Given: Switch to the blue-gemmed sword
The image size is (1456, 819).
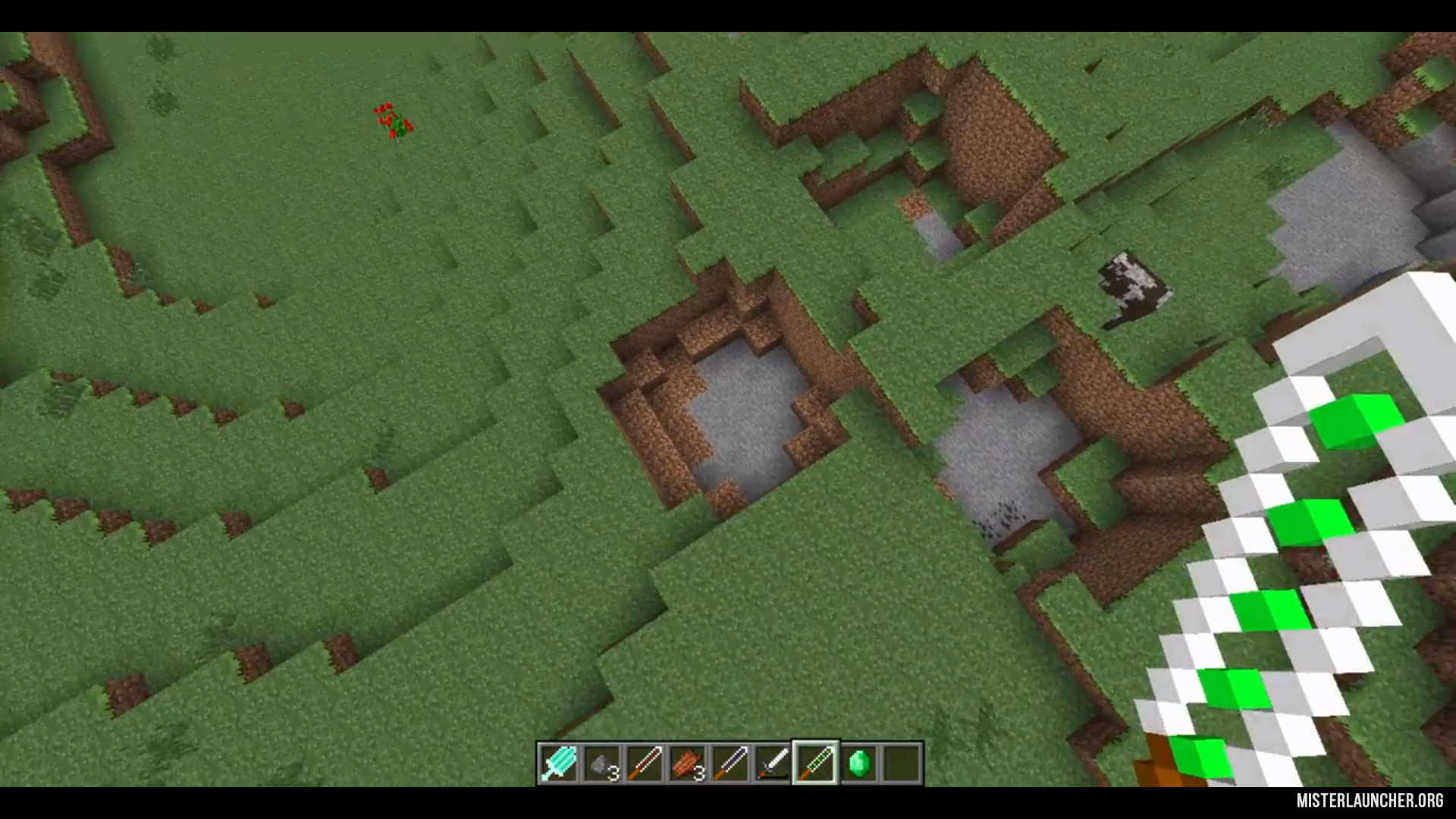Looking at the screenshot, I should 730,763.
